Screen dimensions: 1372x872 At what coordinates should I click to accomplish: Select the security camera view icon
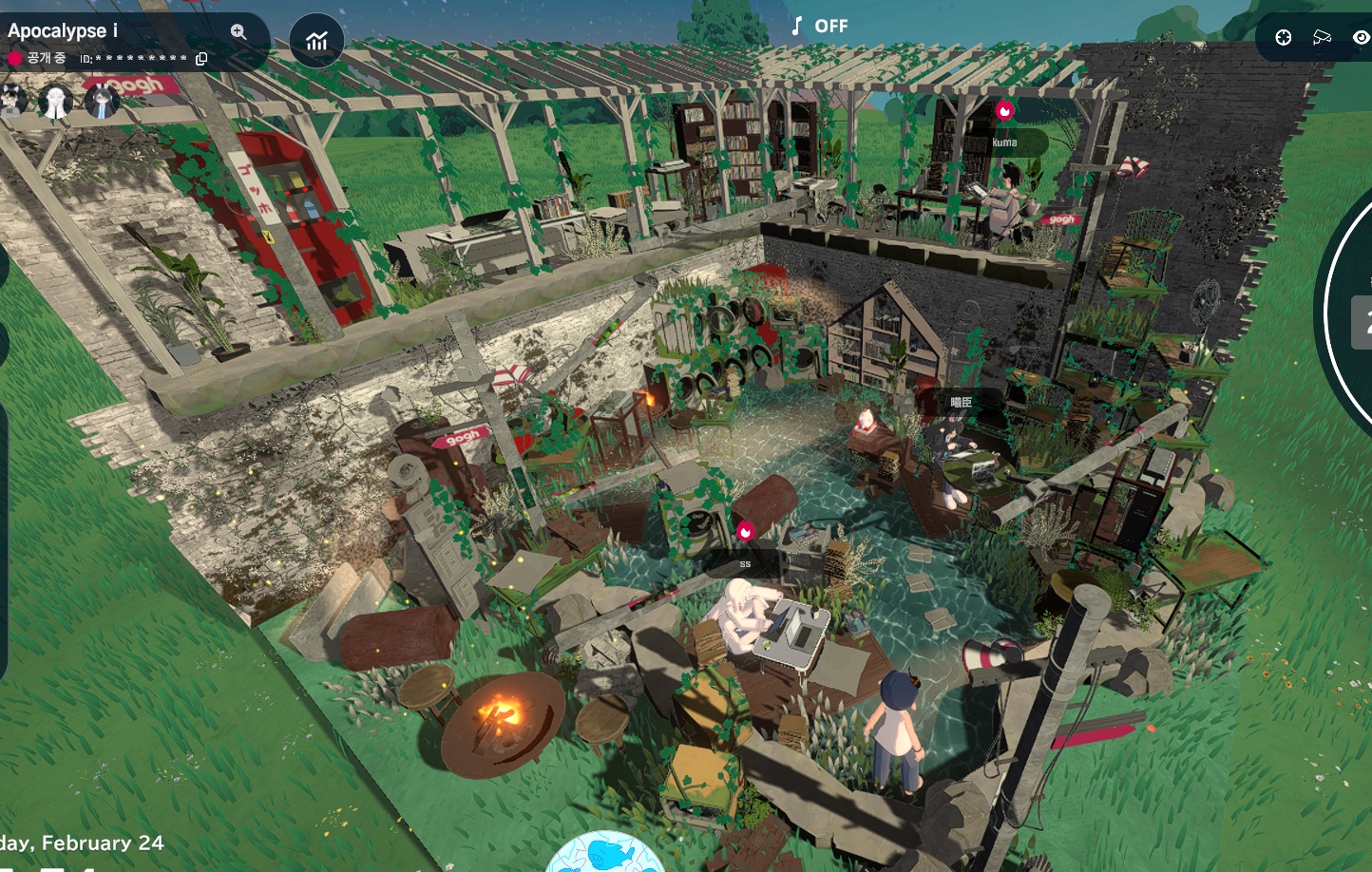pyautogui.click(x=1322, y=37)
